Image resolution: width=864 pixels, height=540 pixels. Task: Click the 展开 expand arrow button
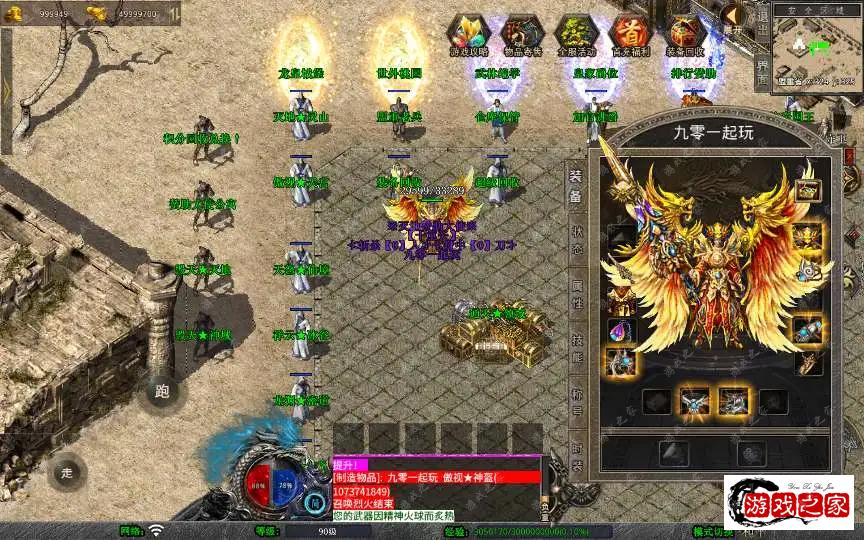(x=735, y=16)
